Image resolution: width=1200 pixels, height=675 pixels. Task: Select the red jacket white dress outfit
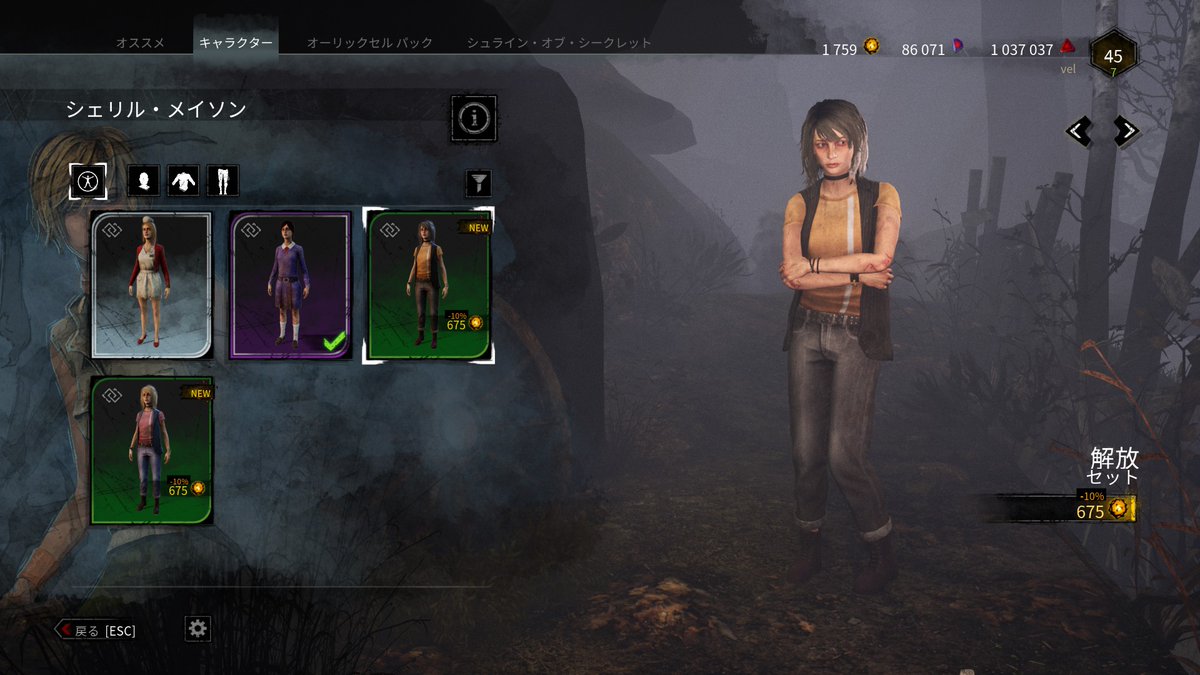coord(152,285)
